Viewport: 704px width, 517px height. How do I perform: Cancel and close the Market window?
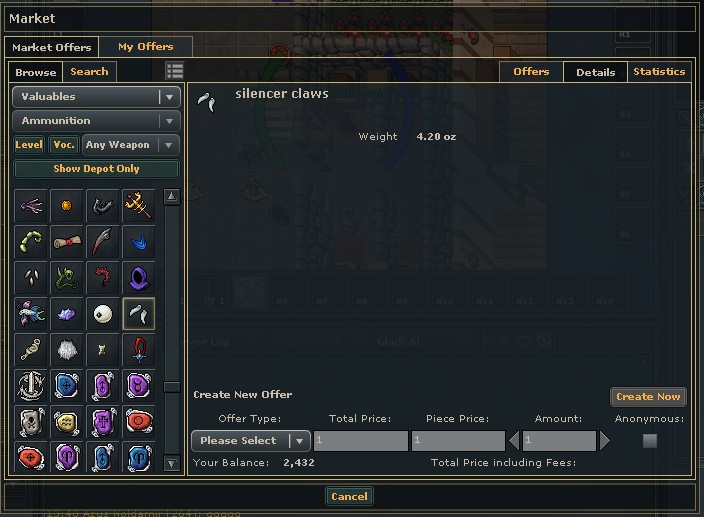(x=349, y=496)
